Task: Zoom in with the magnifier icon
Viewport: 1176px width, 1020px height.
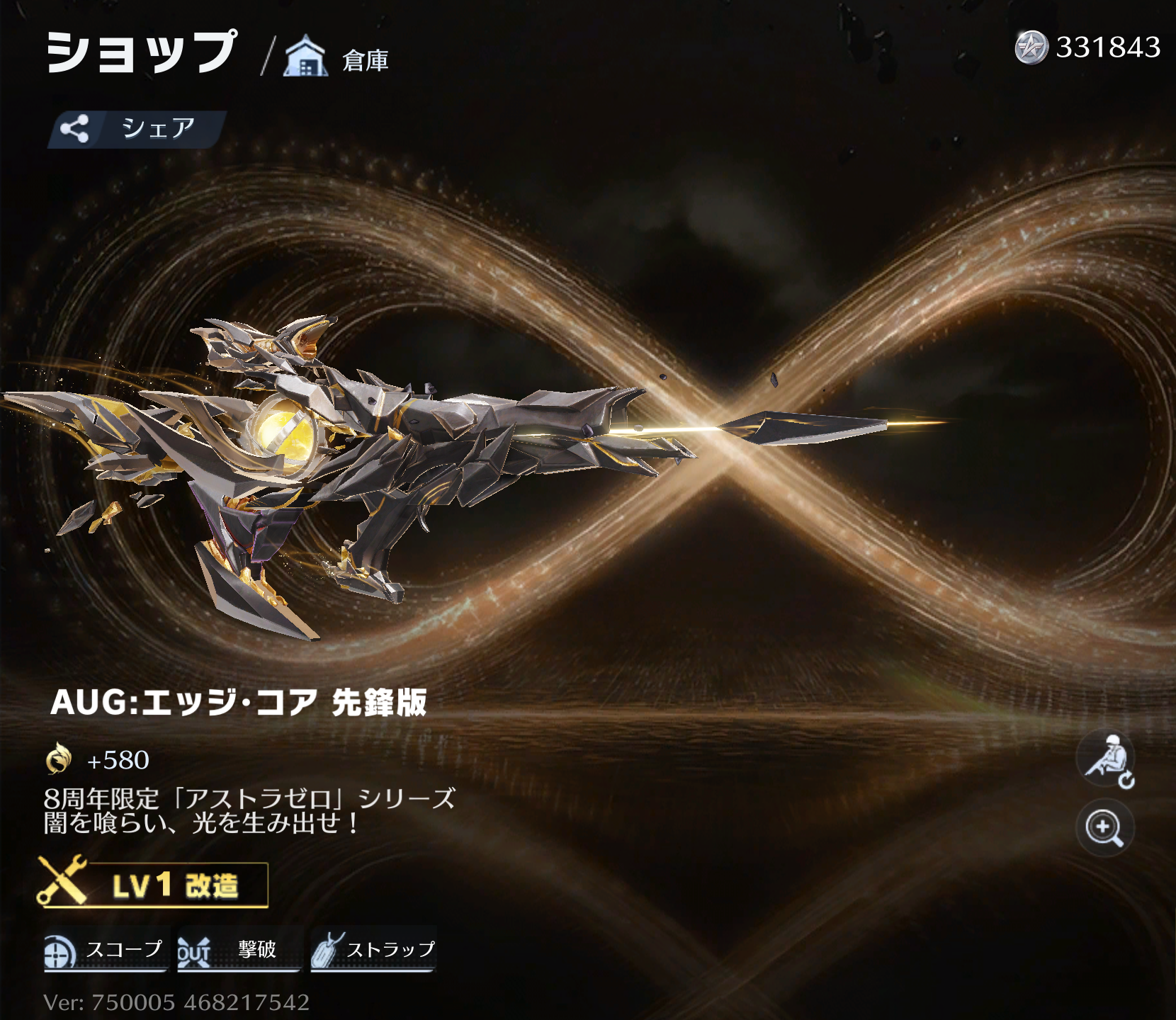Action: click(1104, 828)
